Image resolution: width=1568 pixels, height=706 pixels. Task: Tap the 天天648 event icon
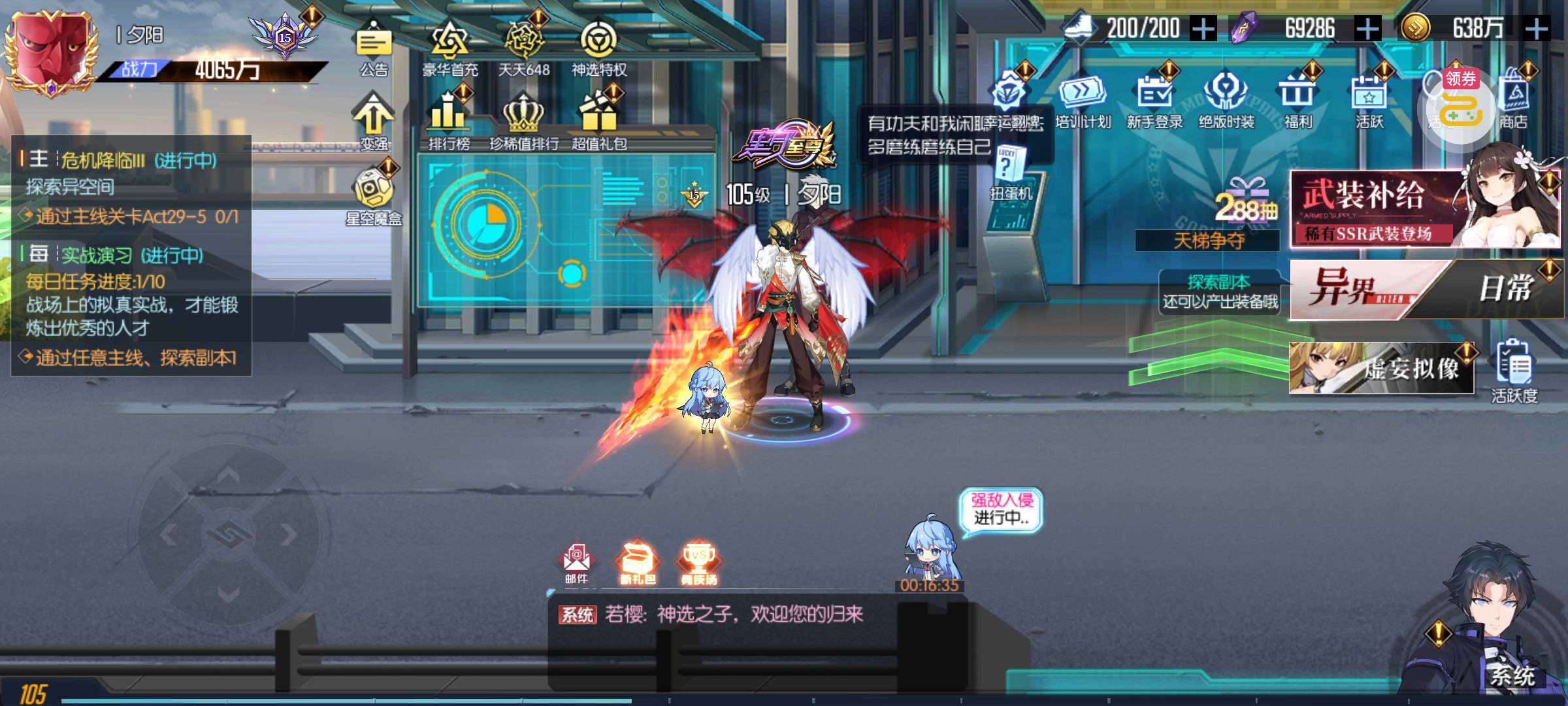tap(524, 44)
